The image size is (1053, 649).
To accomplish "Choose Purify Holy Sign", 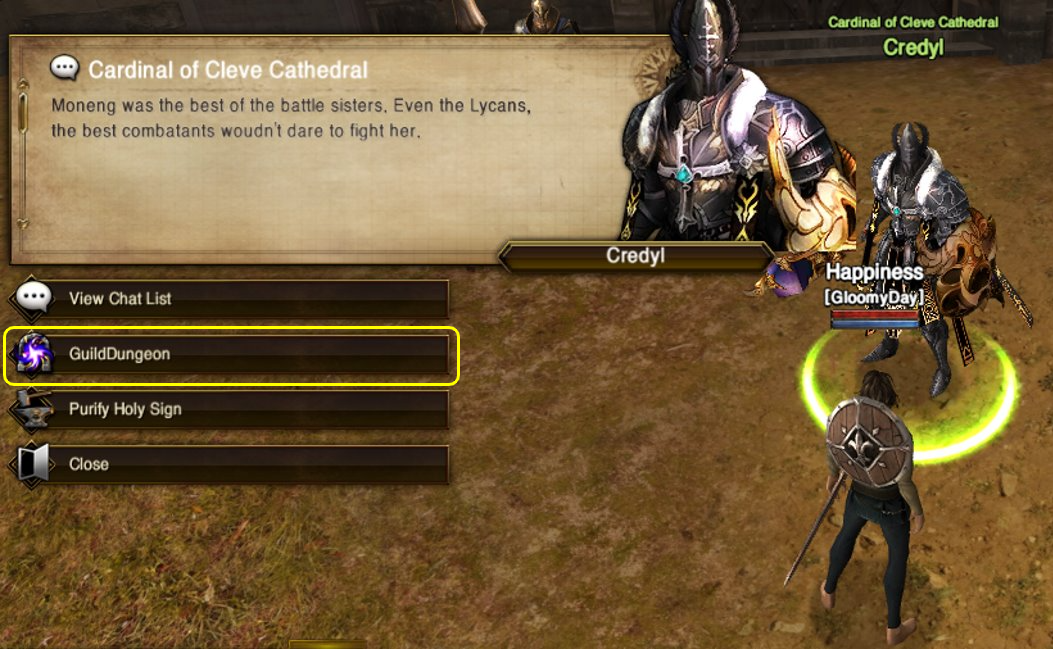I will click(x=230, y=409).
